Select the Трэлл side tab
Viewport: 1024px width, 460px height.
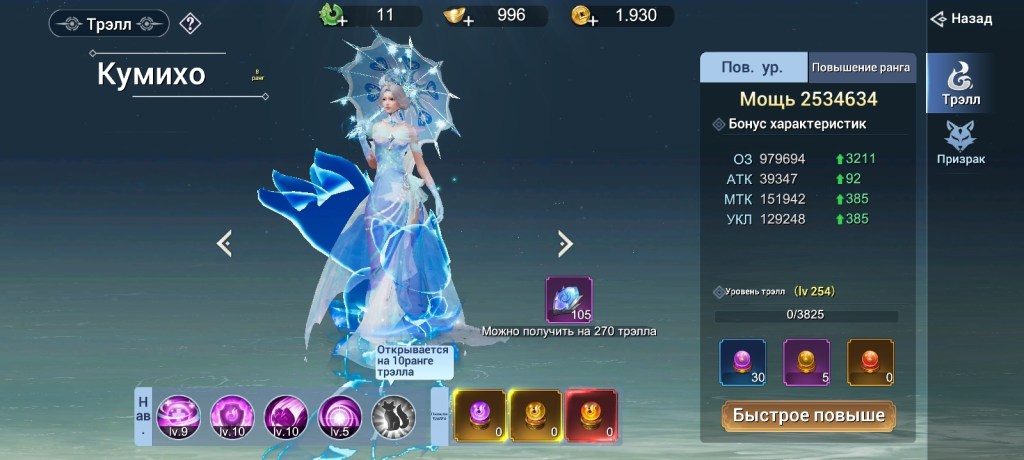coord(960,82)
